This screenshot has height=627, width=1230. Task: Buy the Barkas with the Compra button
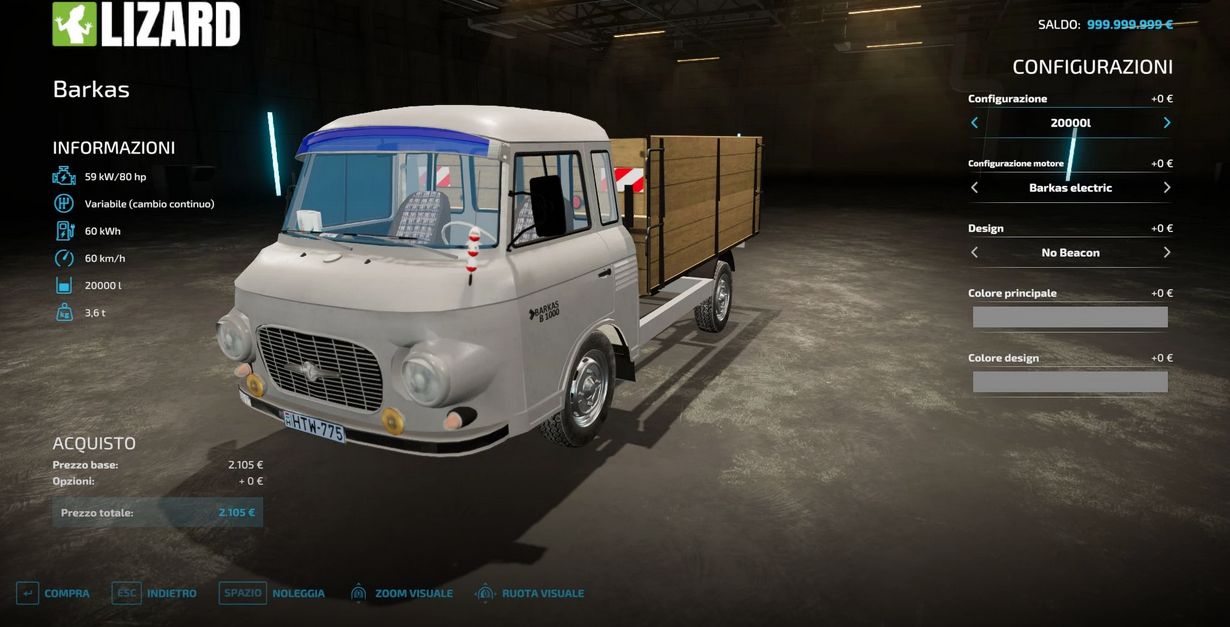[53, 593]
